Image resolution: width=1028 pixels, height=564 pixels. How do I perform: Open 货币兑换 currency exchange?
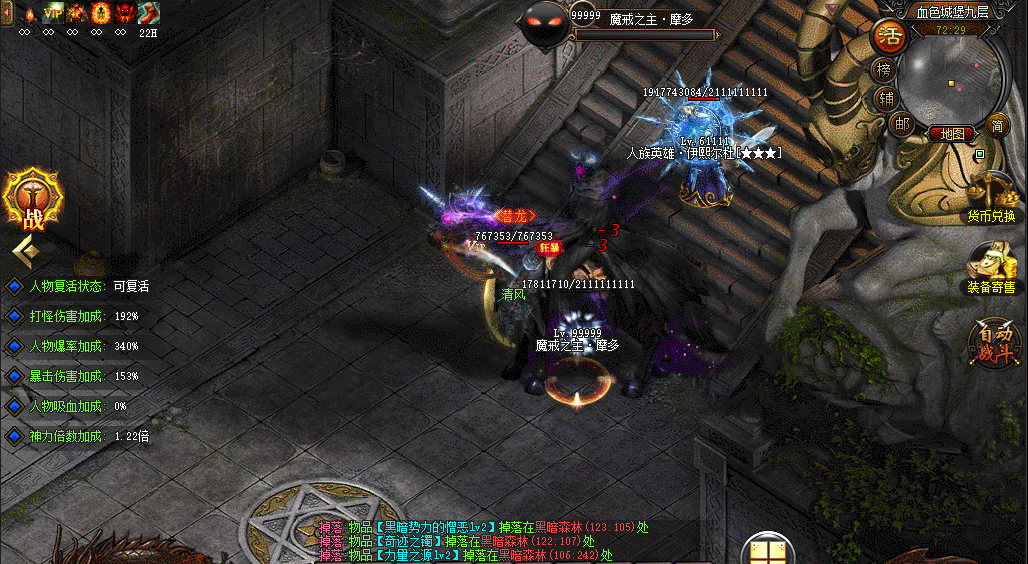pos(991,197)
